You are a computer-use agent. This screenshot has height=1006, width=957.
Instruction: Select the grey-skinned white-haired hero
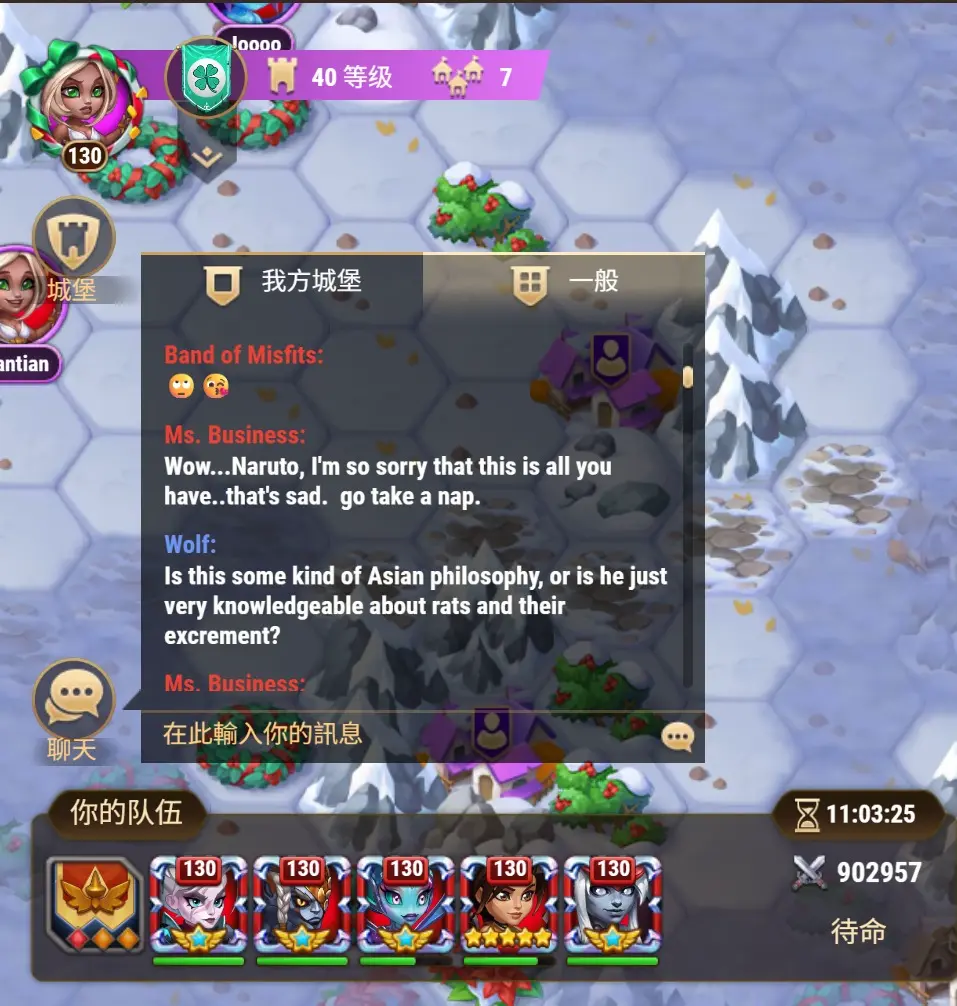coord(613,907)
